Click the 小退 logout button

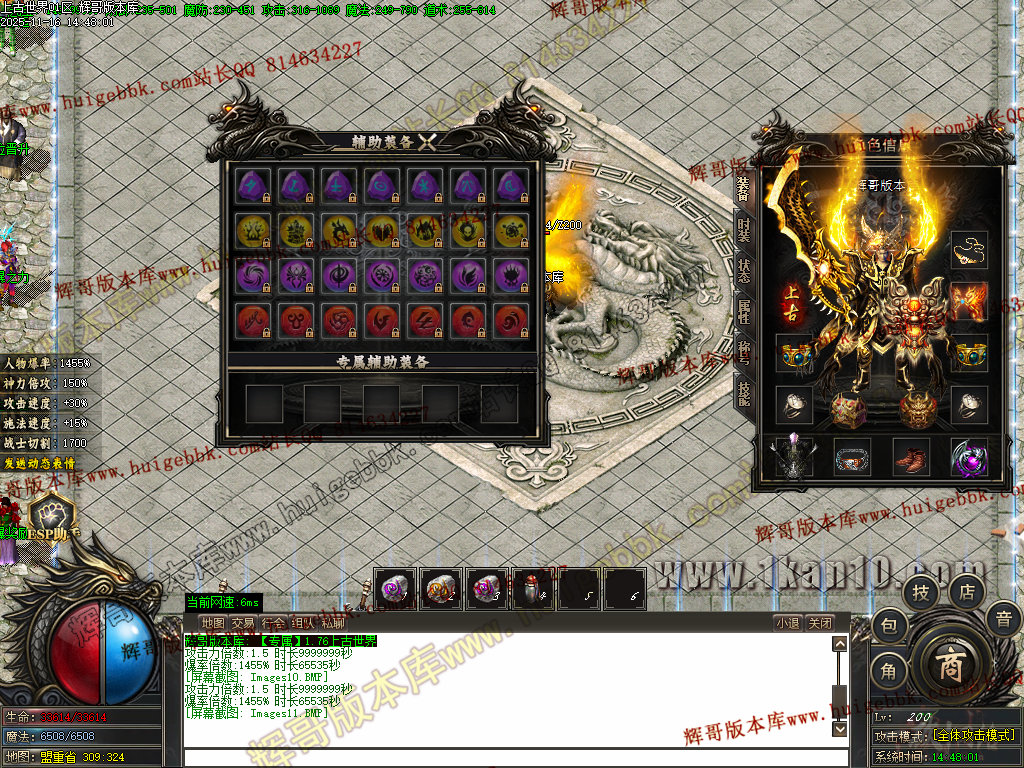[787, 623]
